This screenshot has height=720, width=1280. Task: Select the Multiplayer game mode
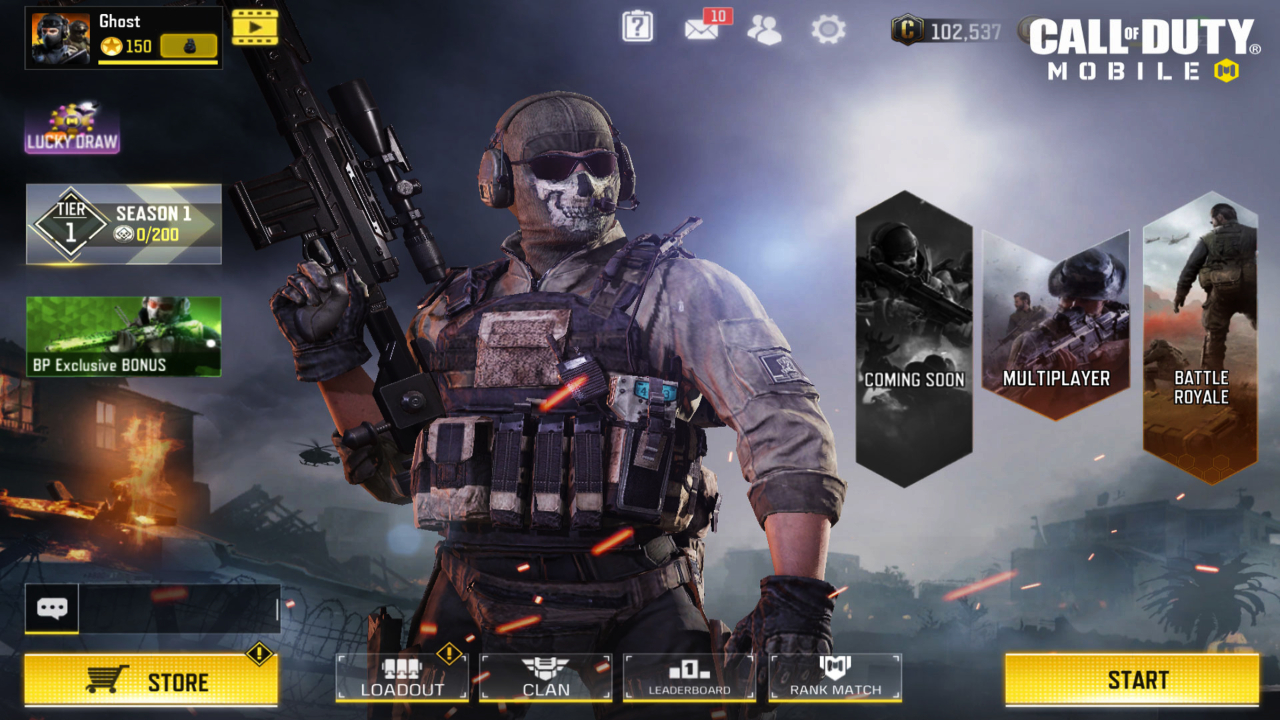(1057, 330)
